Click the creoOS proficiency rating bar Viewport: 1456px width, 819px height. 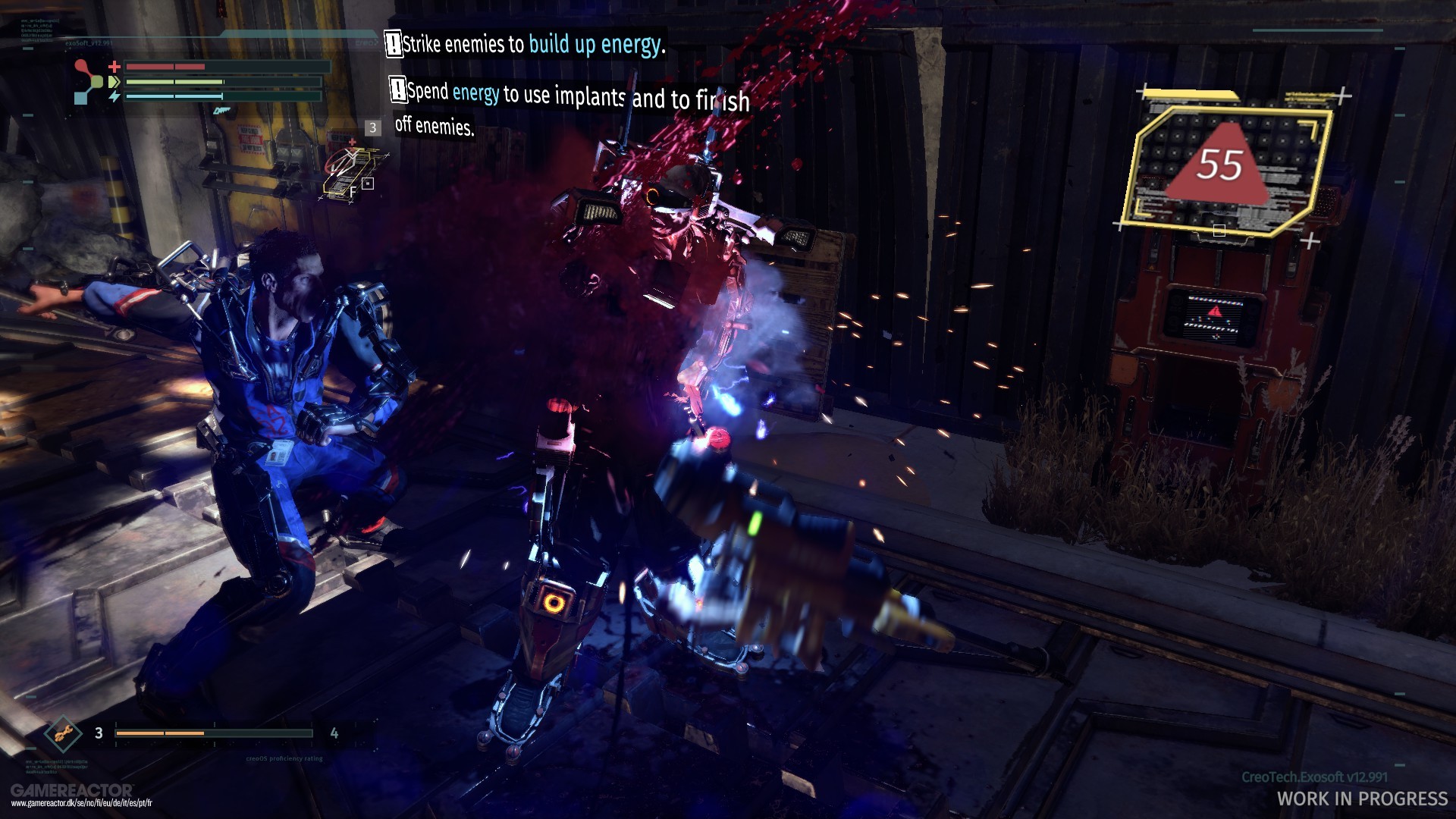click(x=215, y=733)
